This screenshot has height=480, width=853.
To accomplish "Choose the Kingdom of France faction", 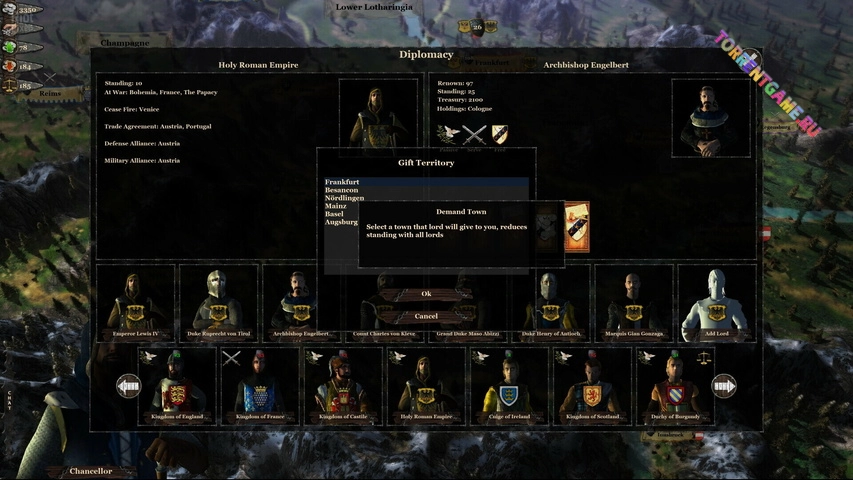I will click(x=260, y=386).
